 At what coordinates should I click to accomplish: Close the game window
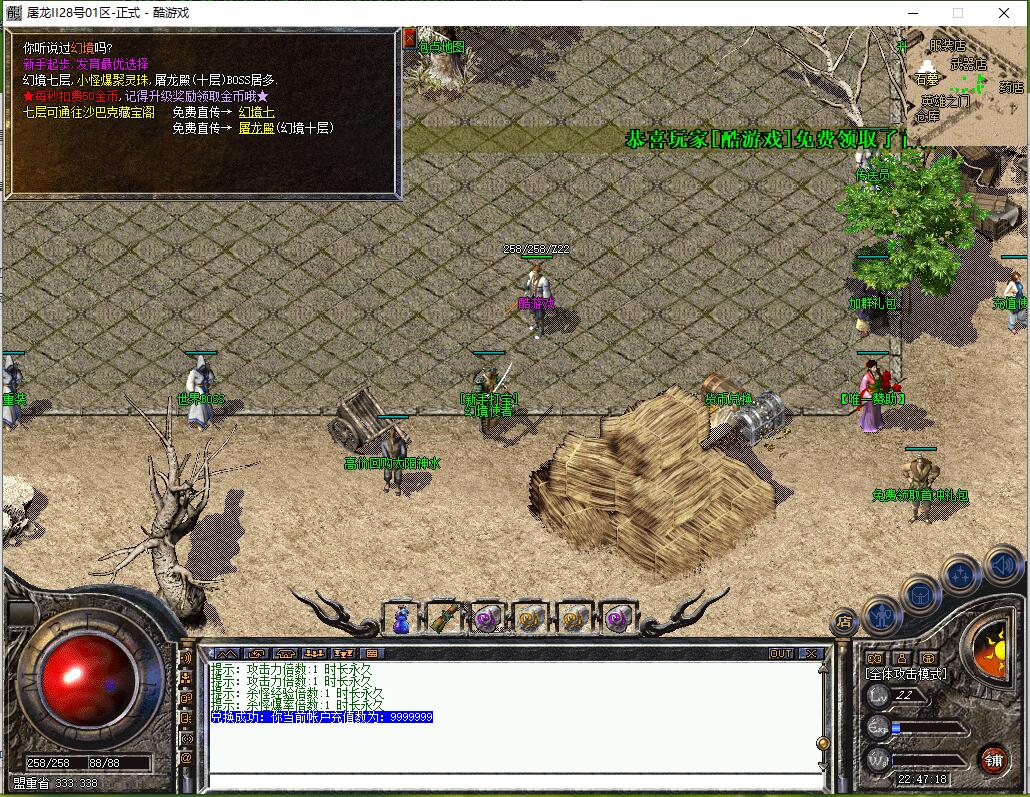[1004, 13]
